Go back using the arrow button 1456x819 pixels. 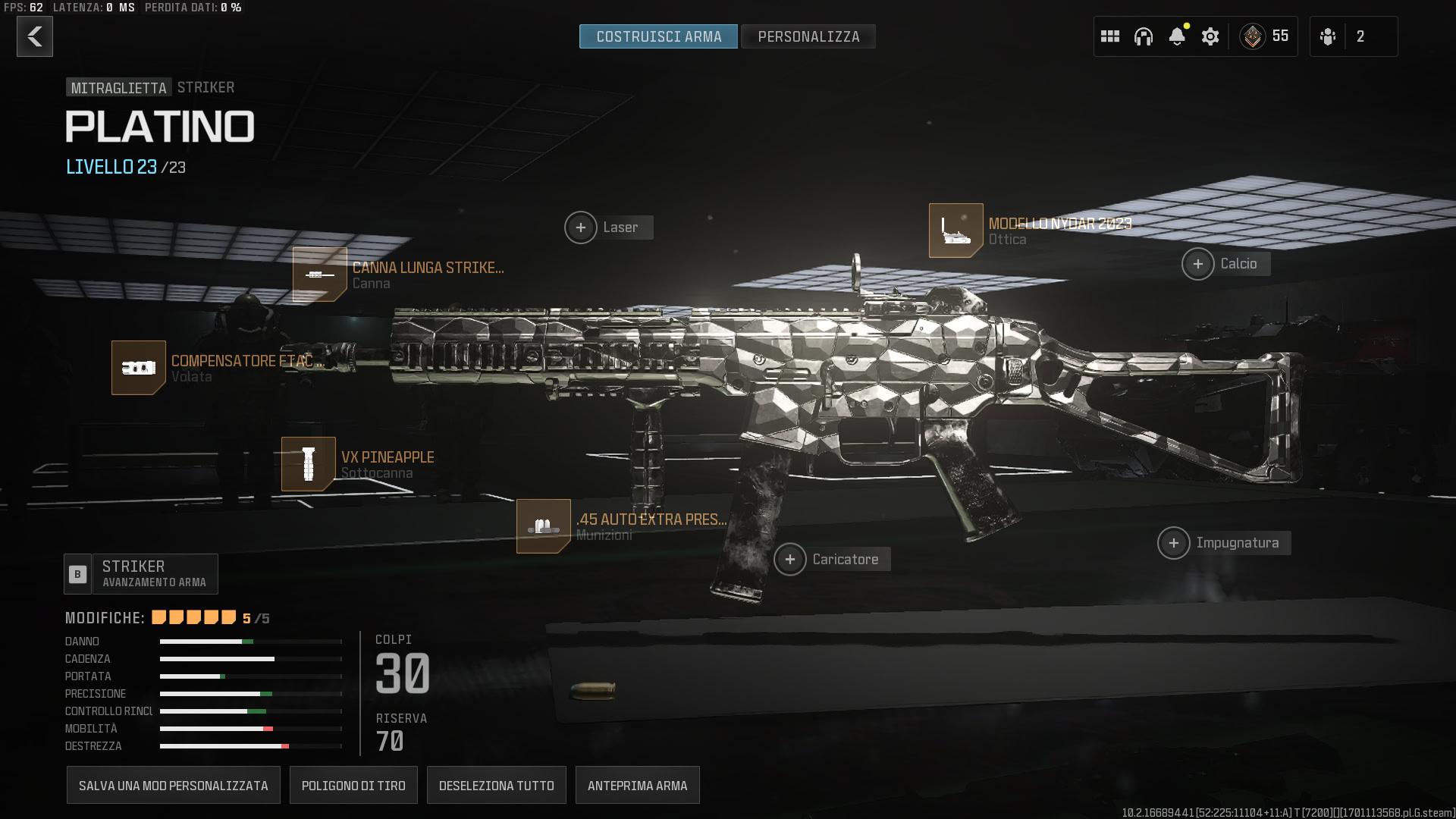[35, 36]
